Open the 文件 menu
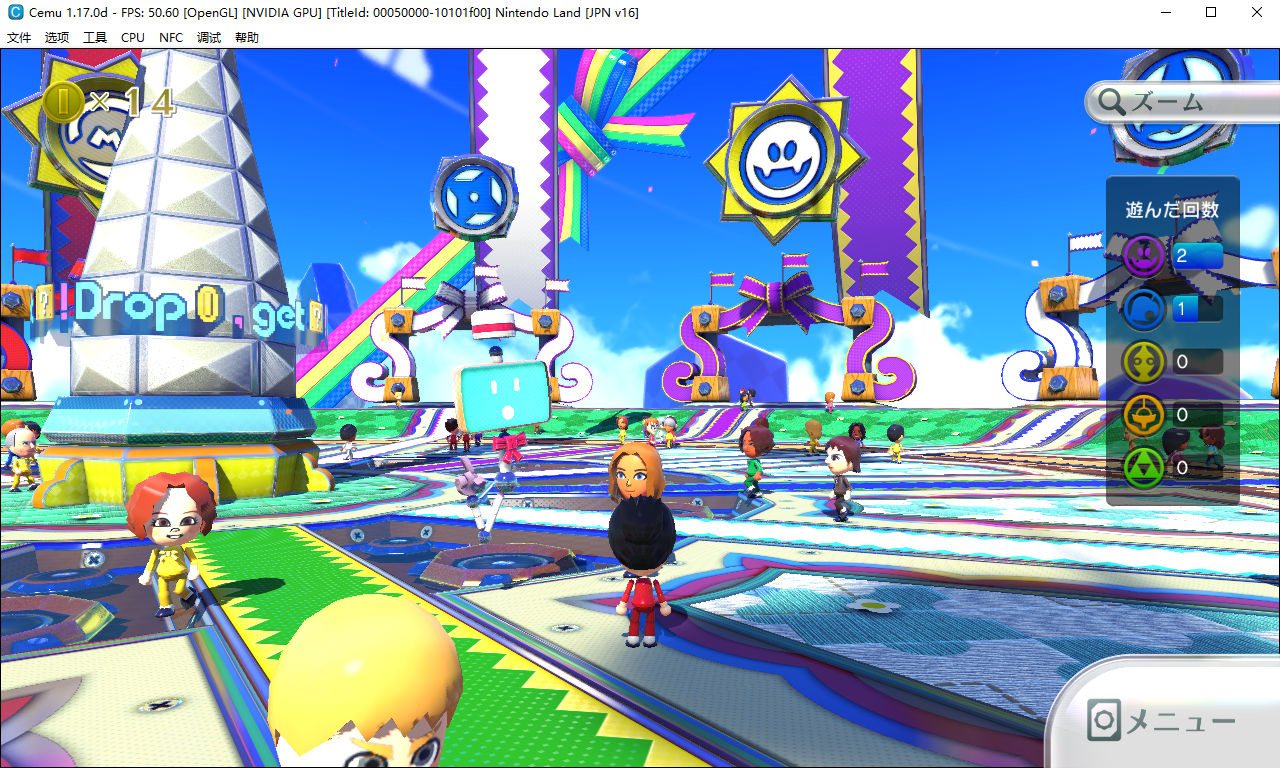Image resolution: width=1280 pixels, height=768 pixels. 18,37
